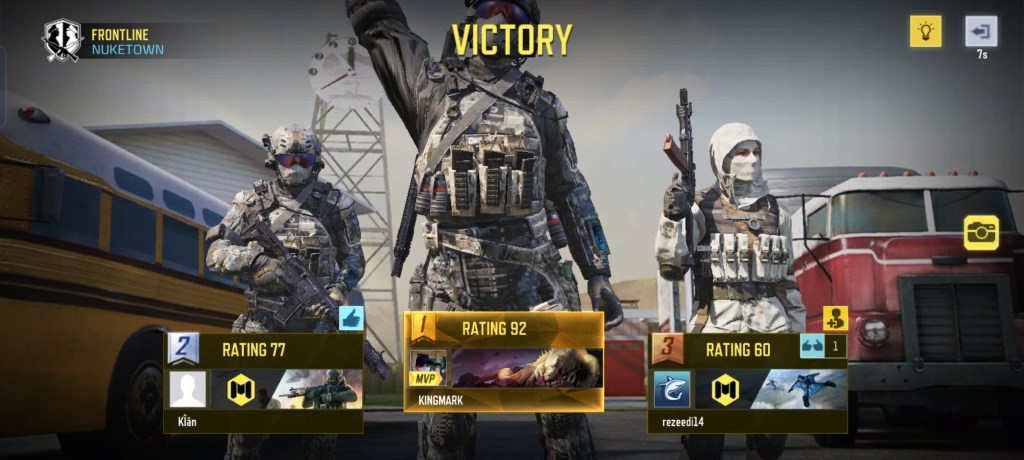Click Klân's blank silhouette avatar
1024x460 pixels.
(188, 389)
